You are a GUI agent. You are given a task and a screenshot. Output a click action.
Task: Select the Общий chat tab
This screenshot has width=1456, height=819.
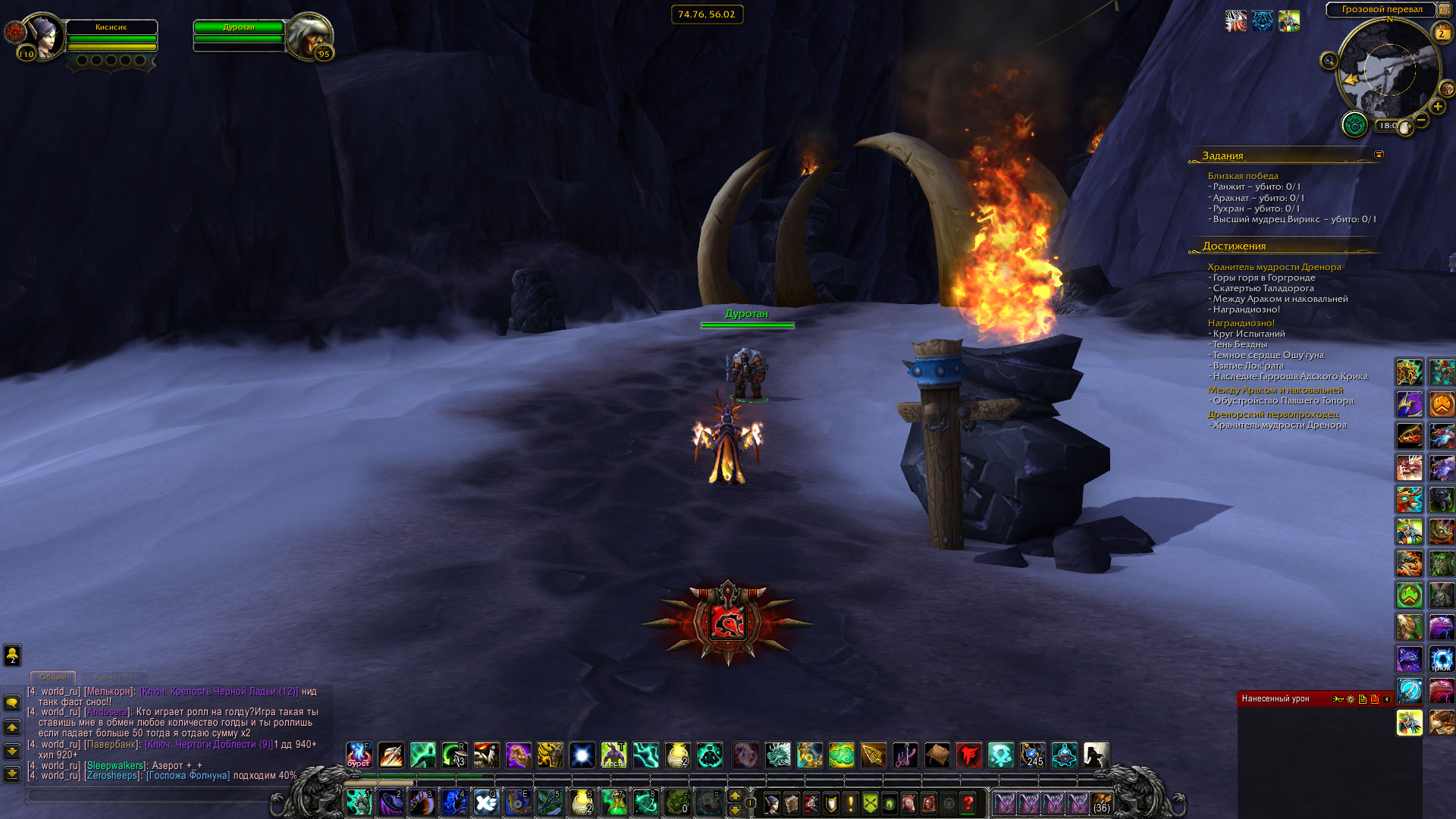pyautogui.click(x=53, y=676)
